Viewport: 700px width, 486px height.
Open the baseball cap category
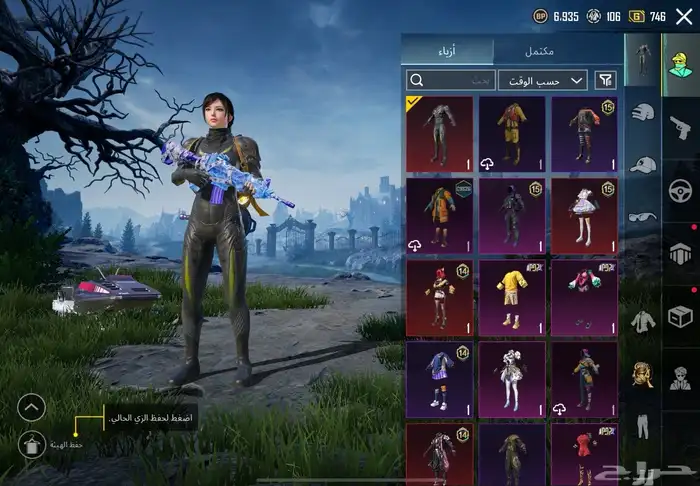(642, 164)
